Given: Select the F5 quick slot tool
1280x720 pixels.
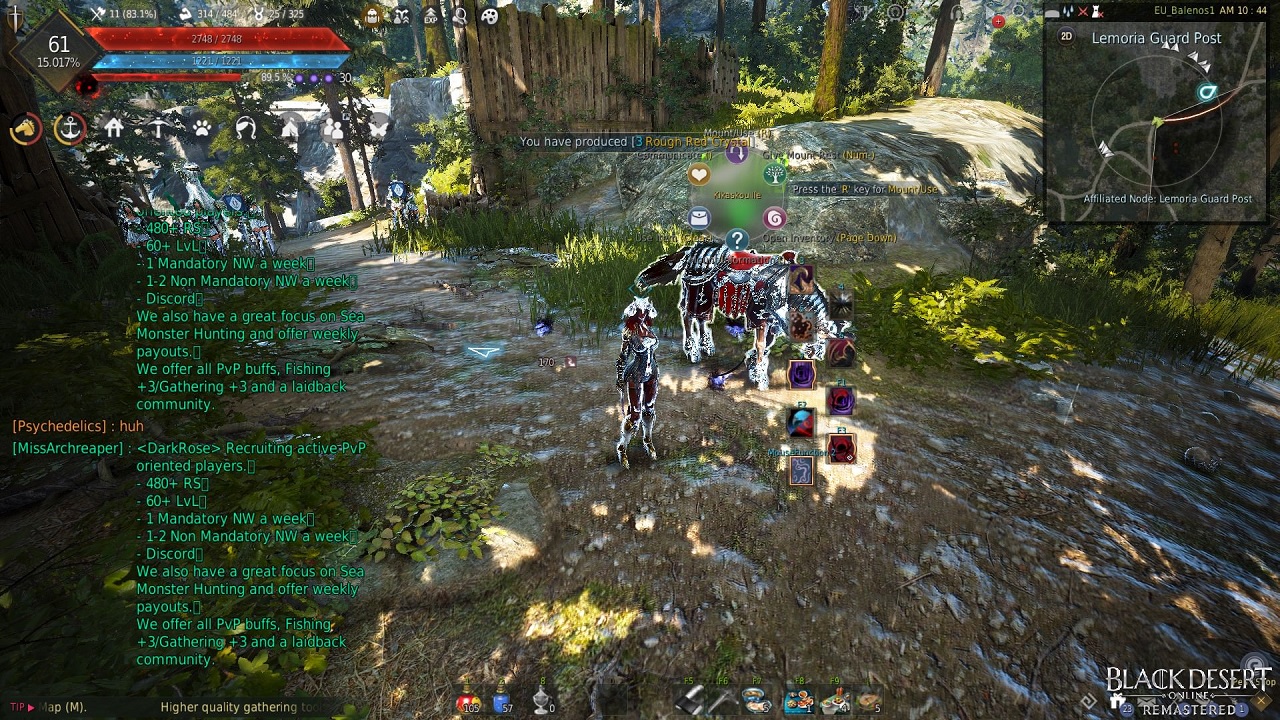Looking at the screenshot, I should (x=689, y=700).
